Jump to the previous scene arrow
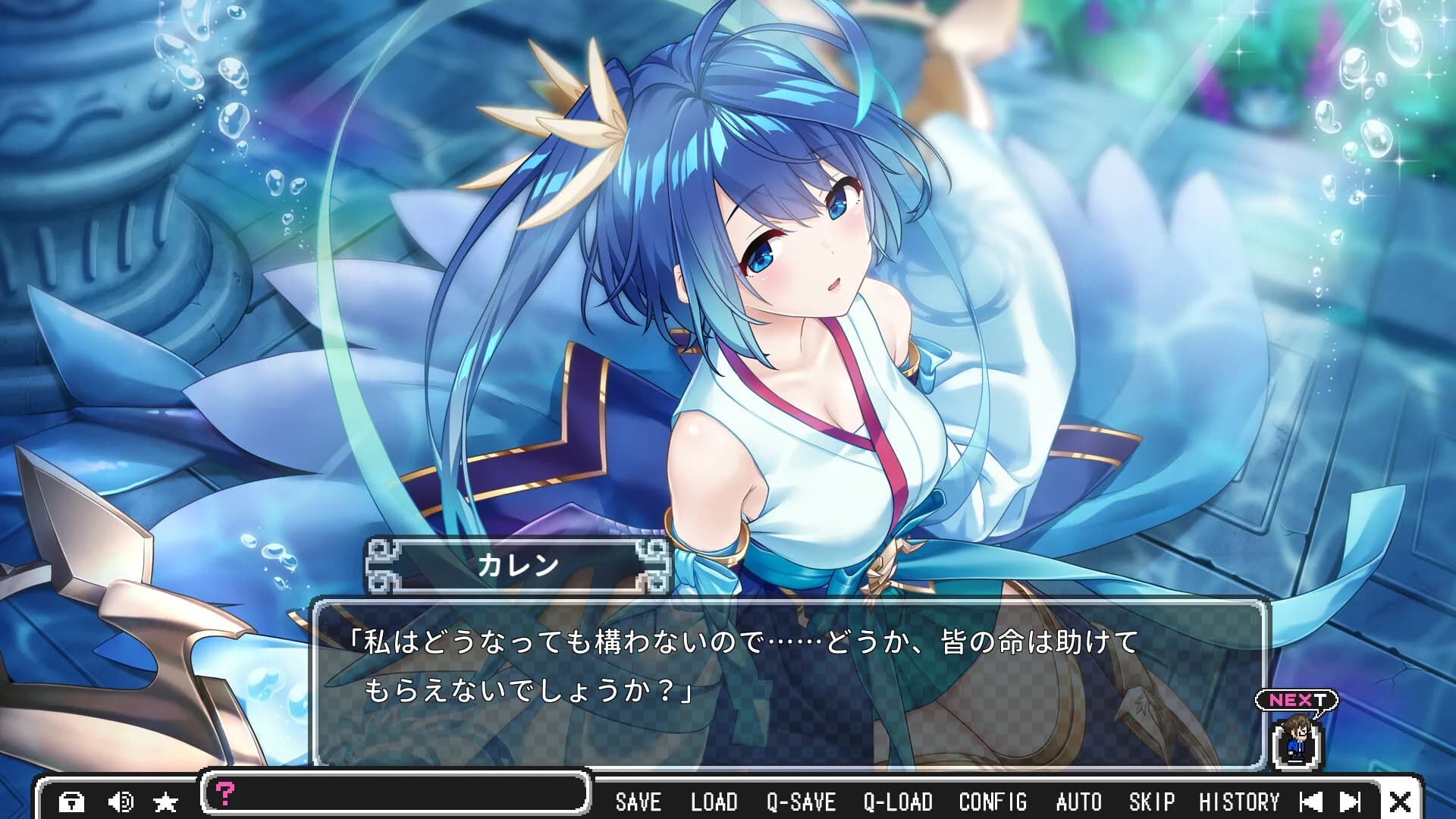 click(1310, 802)
